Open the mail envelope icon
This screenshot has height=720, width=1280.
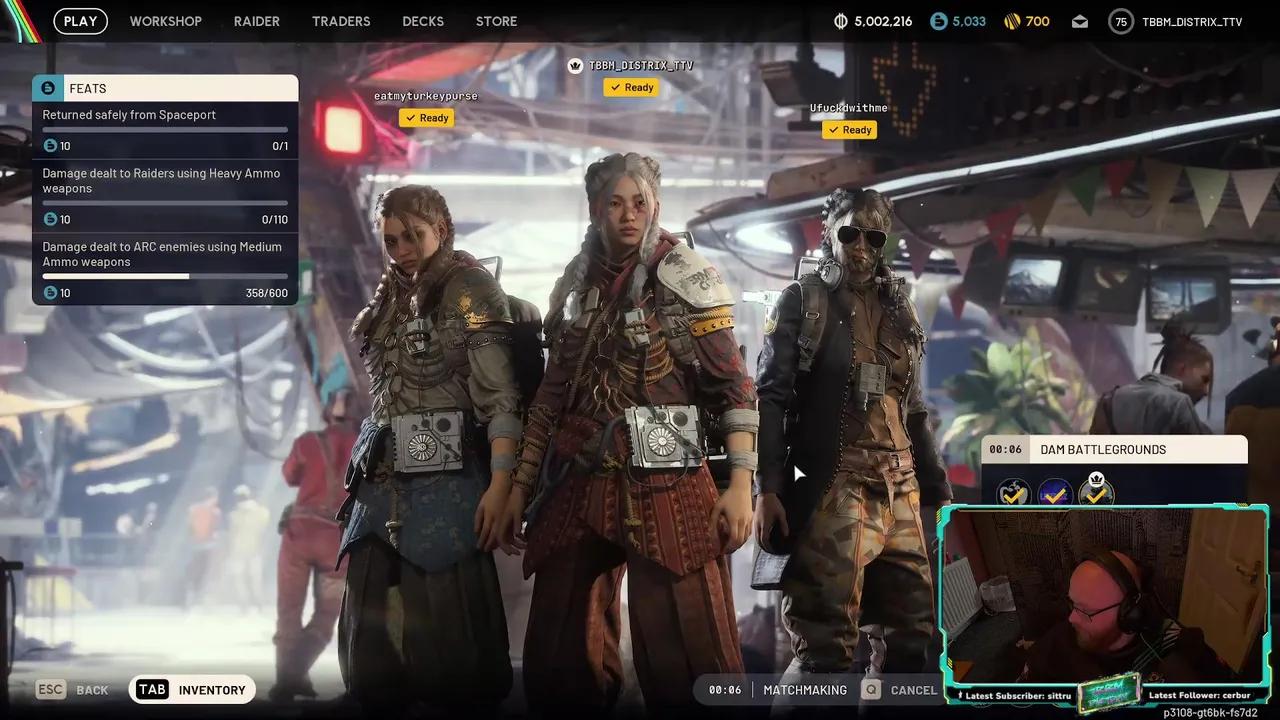tap(1079, 20)
